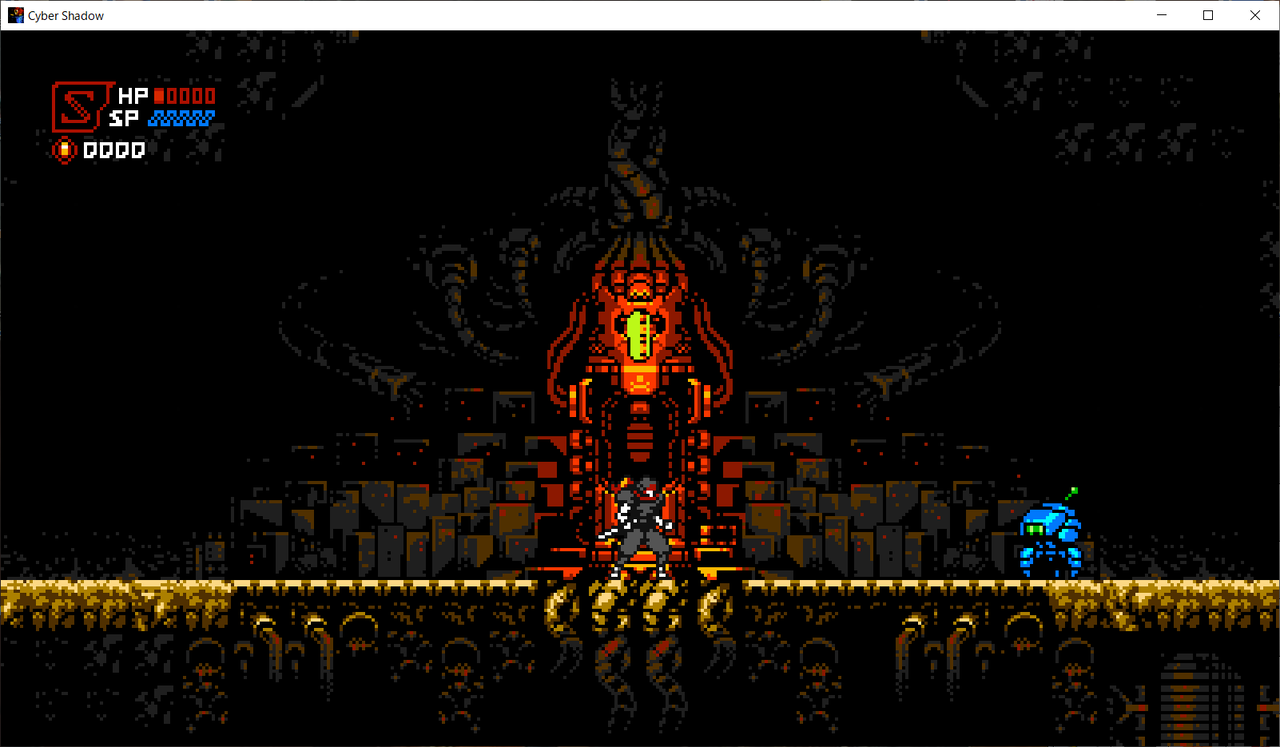Click the Cyber Shadow title bar icon
Viewport: 1280px width, 747px height.
pos(15,15)
